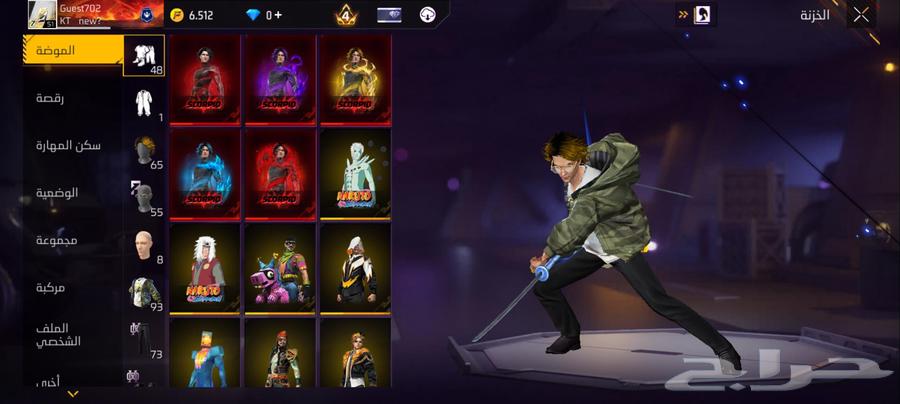Expand the category list with the down arrow
900x404 pixels.
click(x=72, y=394)
